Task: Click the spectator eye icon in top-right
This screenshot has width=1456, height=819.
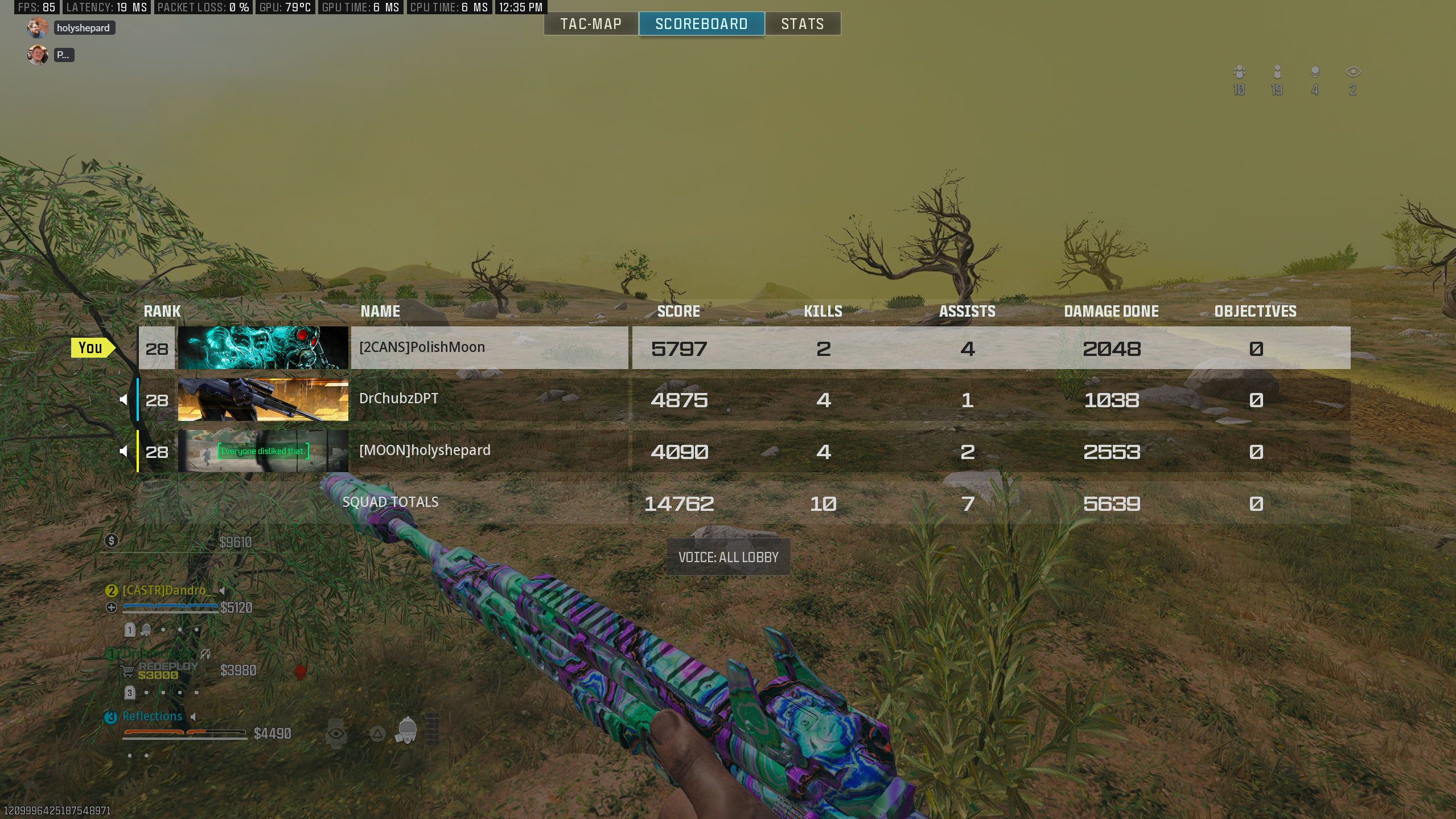Action: [1353, 72]
